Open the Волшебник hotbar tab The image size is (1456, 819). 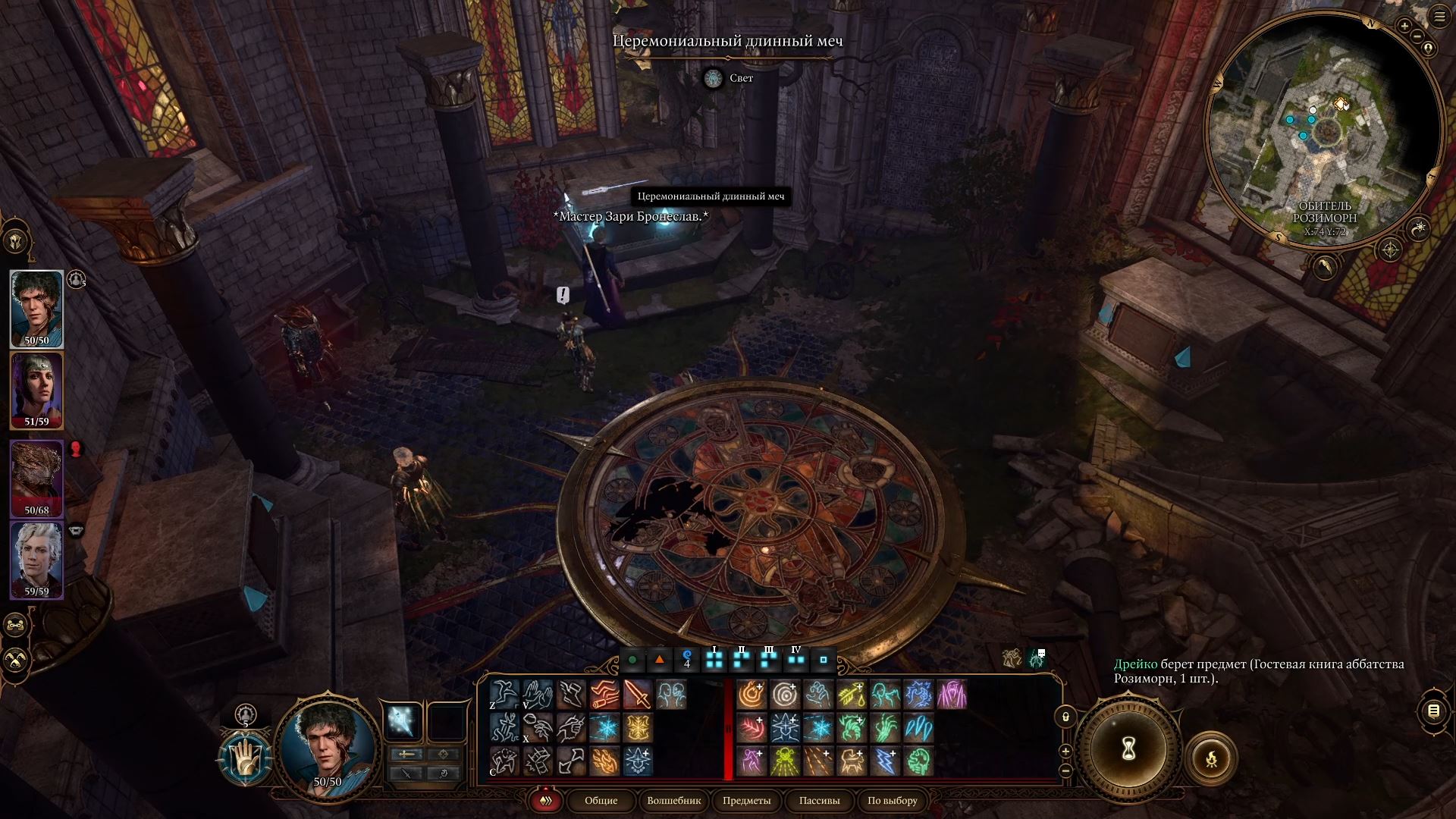coord(673,801)
